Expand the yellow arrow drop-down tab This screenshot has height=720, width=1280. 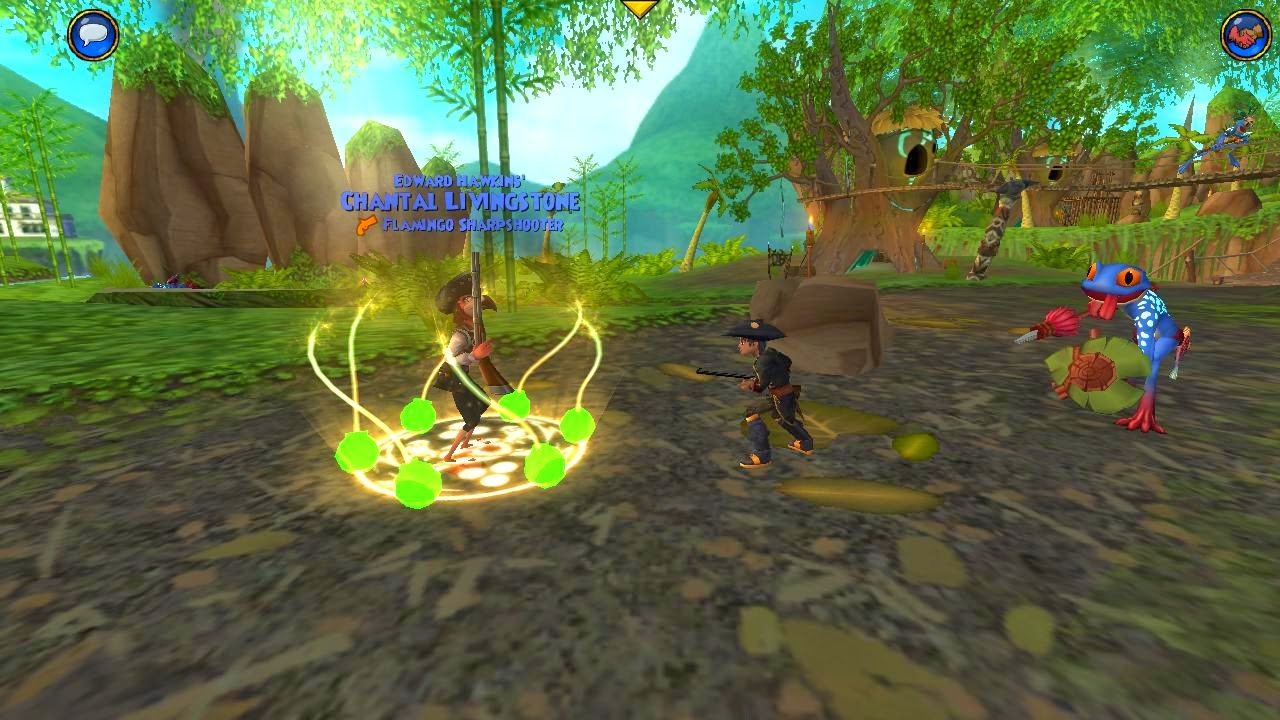(640, 8)
